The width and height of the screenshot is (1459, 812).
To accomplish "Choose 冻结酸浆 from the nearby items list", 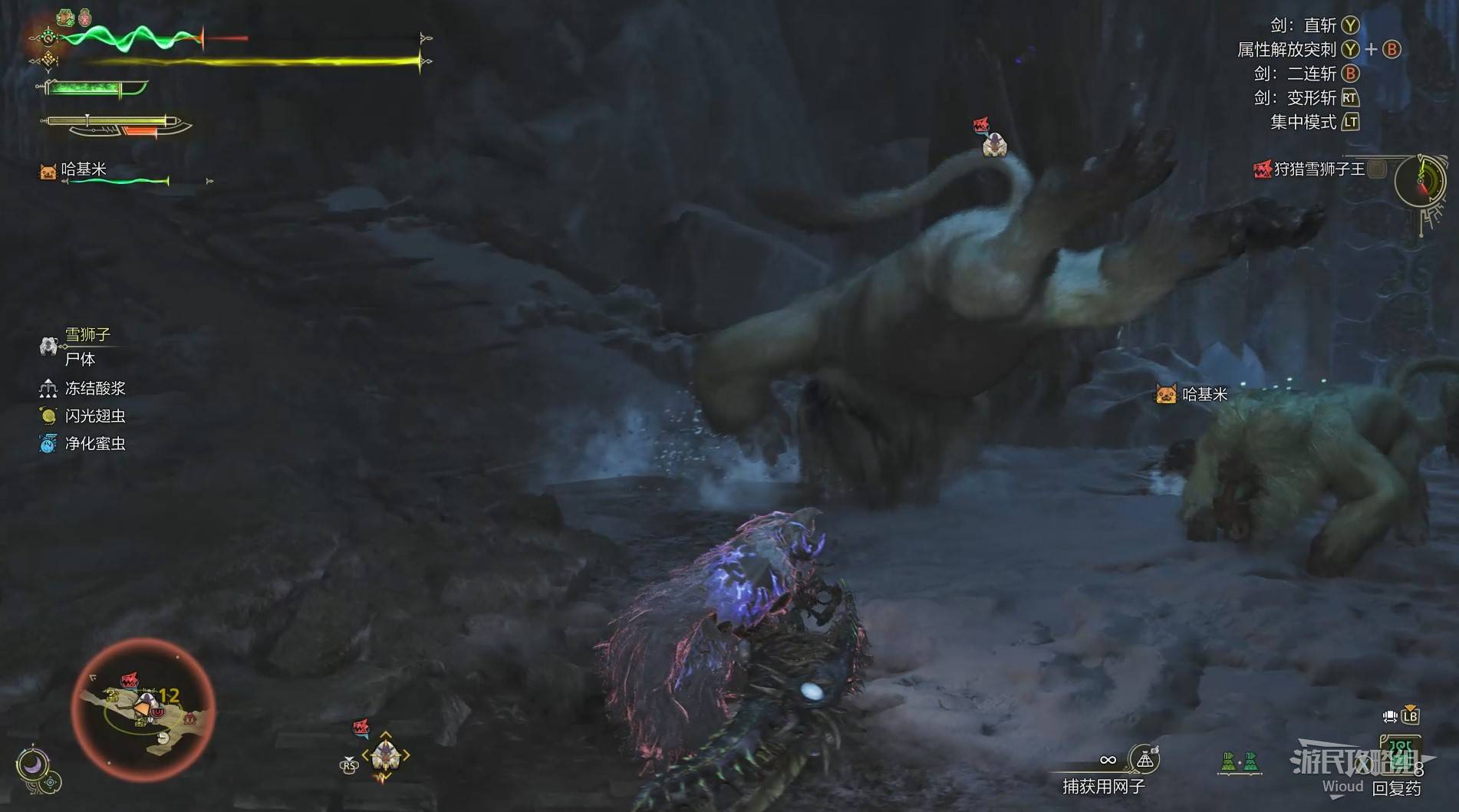I will [x=94, y=389].
